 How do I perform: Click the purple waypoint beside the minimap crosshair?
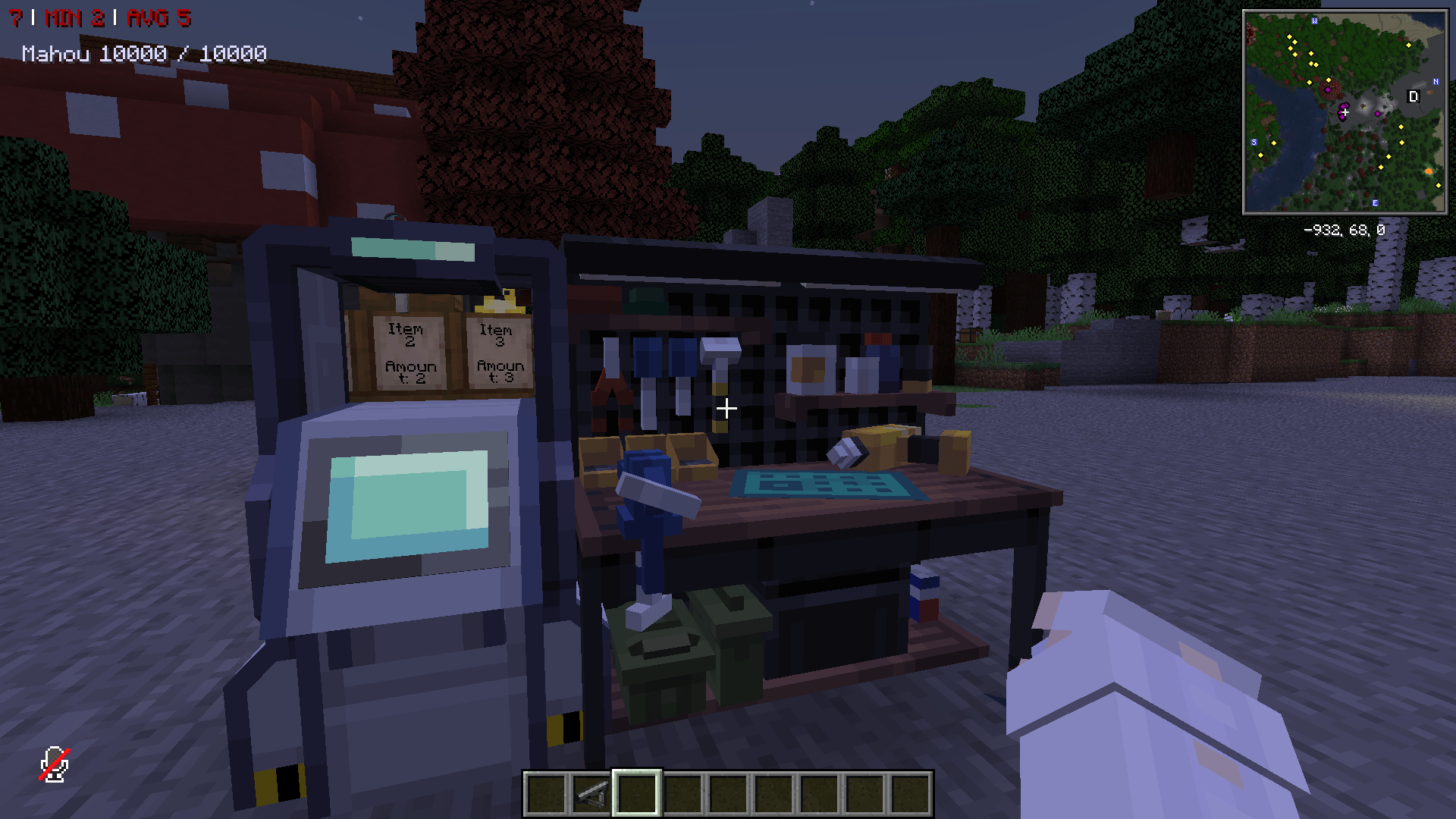[x=1378, y=114]
